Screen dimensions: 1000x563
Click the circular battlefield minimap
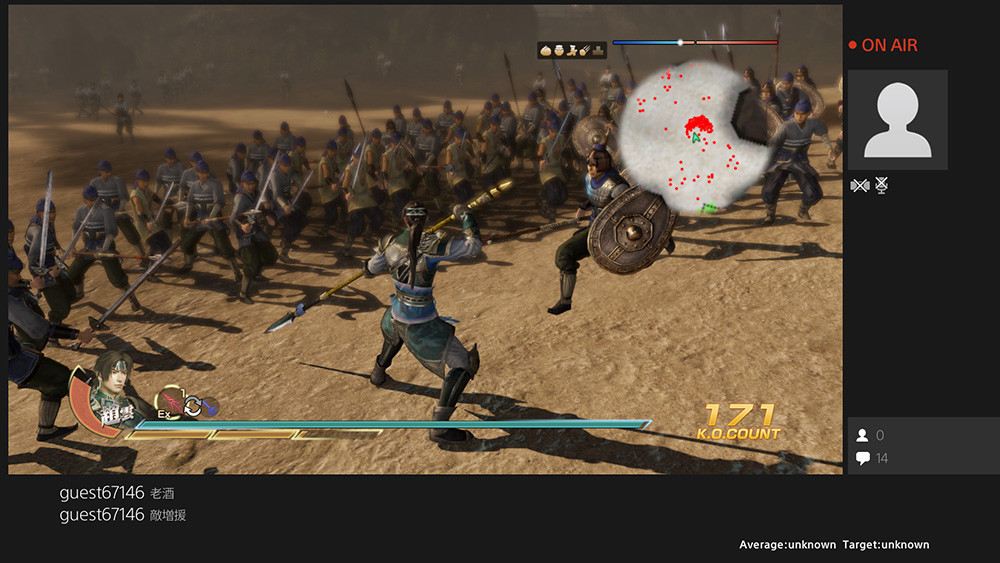pyautogui.click(x=692, y=138)
